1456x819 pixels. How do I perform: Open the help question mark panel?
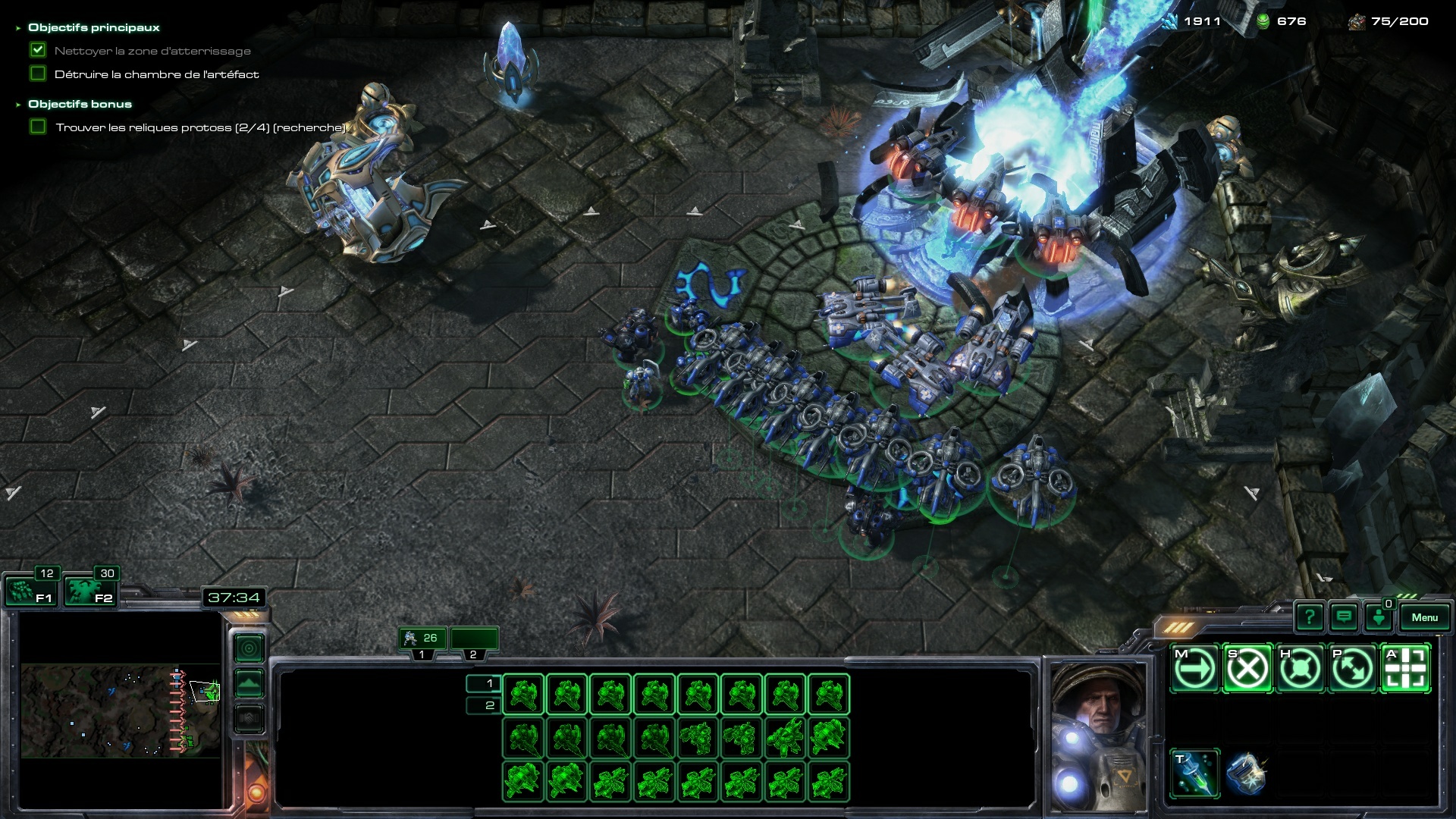coord(1310,617)
